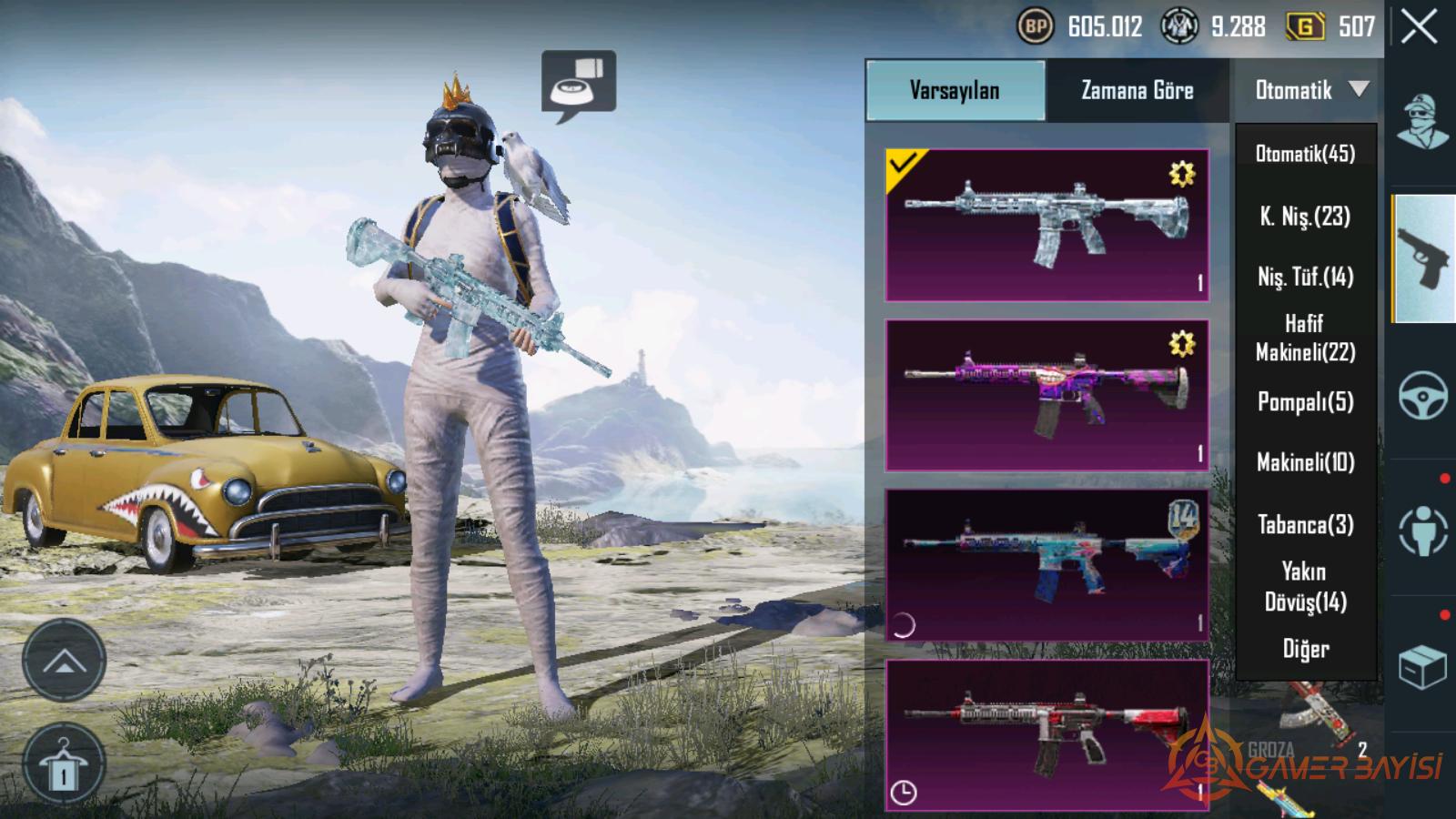The image size is (1456, 819).
Task: Switch to the Zamana Göre sort tab
Action: 1137,90
